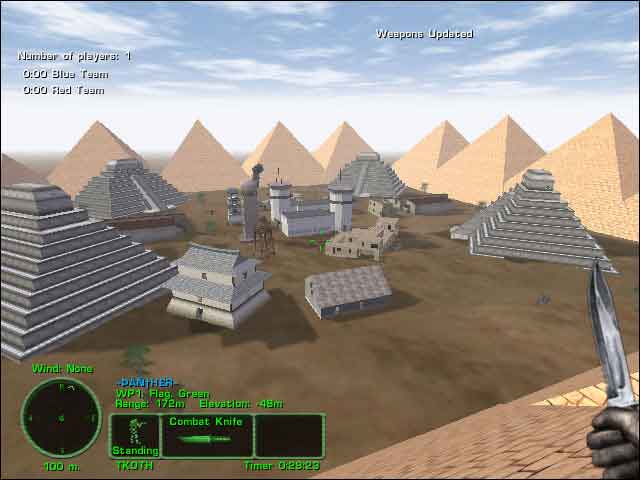
Task: Click the circular radar minimap
Action: pos(61,416)
